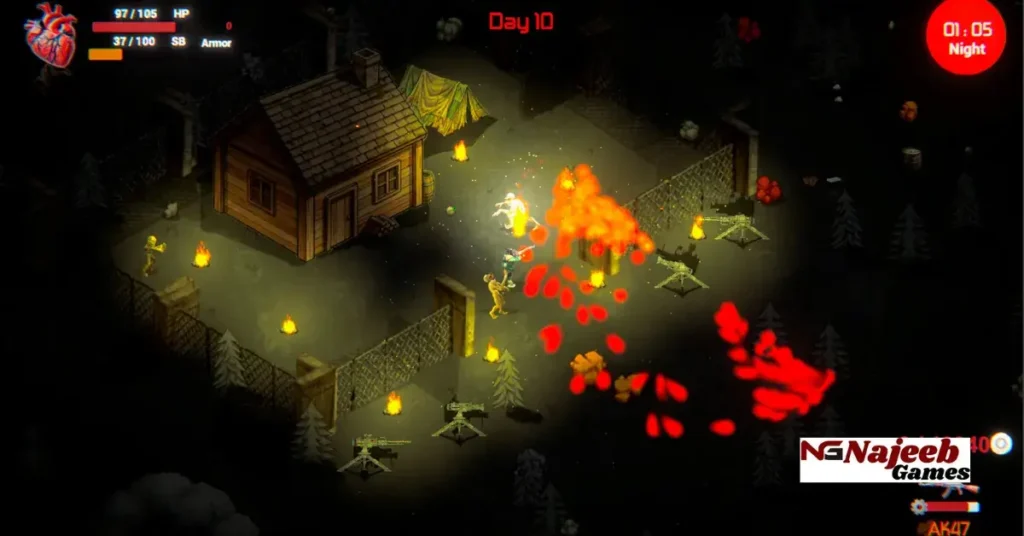Screen dimensions: 1024x536
Task: Click the anatomical heart health icon
Action: point(50,35)
